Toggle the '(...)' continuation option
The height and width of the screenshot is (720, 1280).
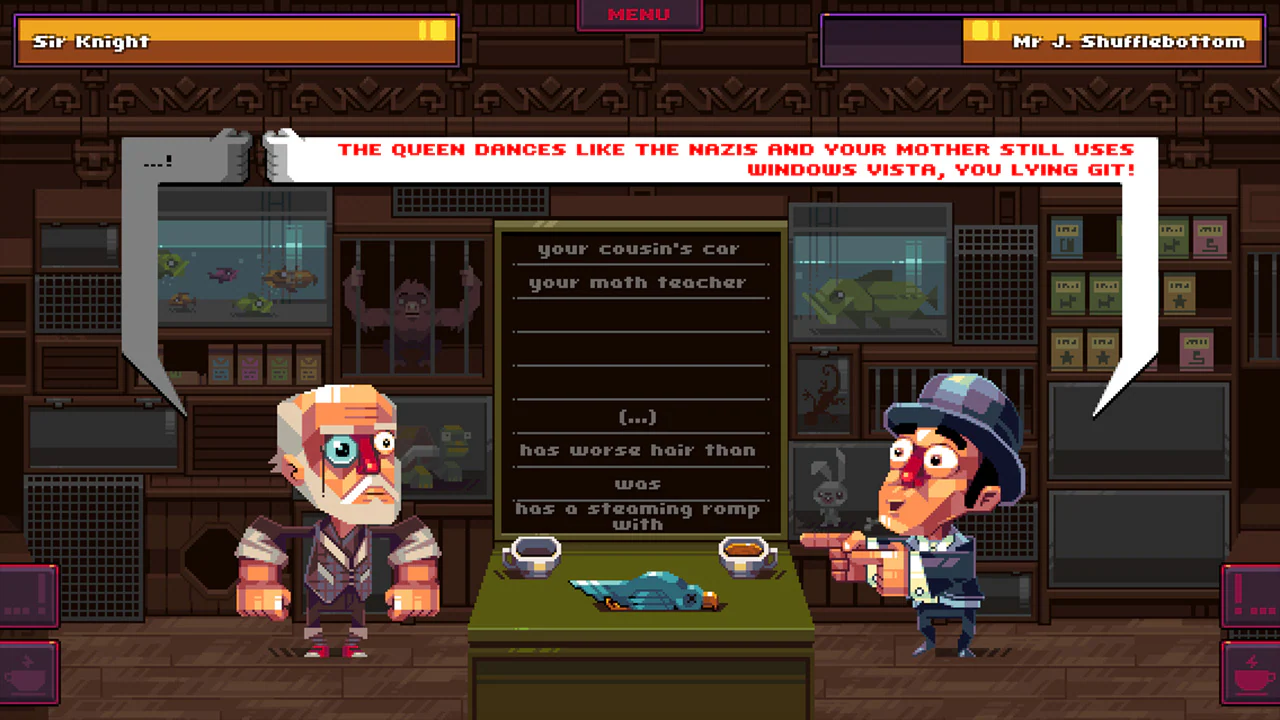pos(638,417)
